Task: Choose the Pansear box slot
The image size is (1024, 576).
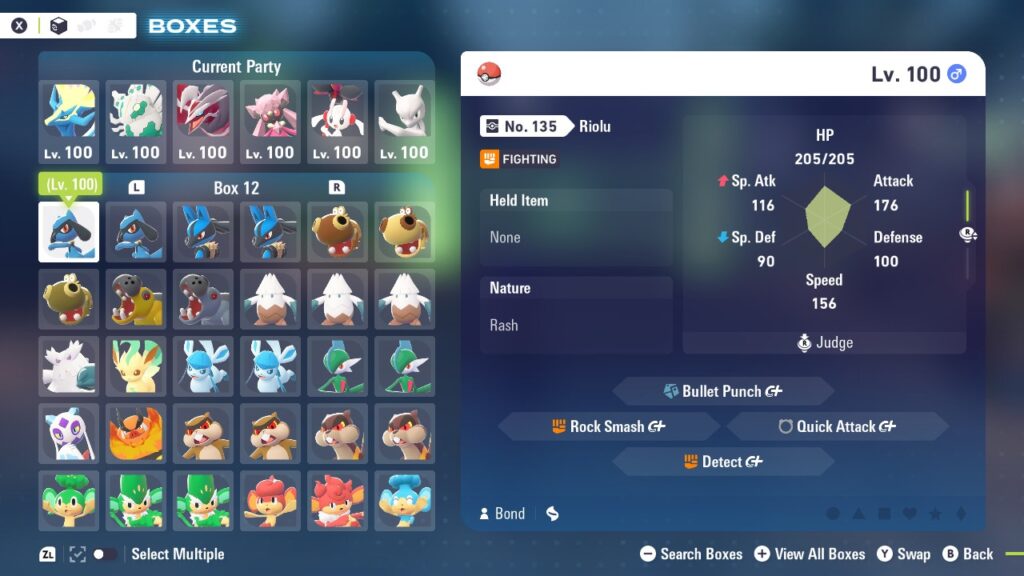Action: pyautogui.click(x=270, y=499)
